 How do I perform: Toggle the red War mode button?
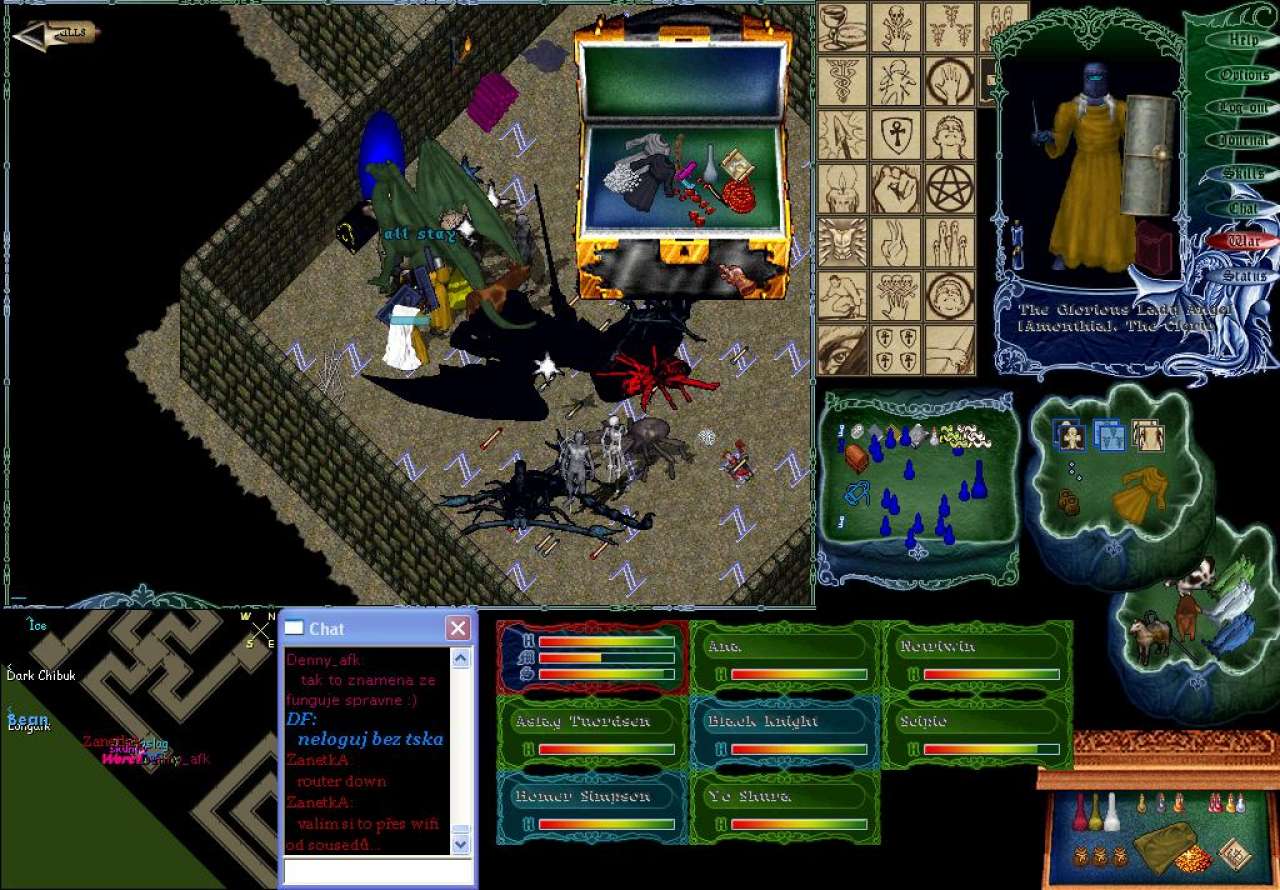[x=1243, y=241]
